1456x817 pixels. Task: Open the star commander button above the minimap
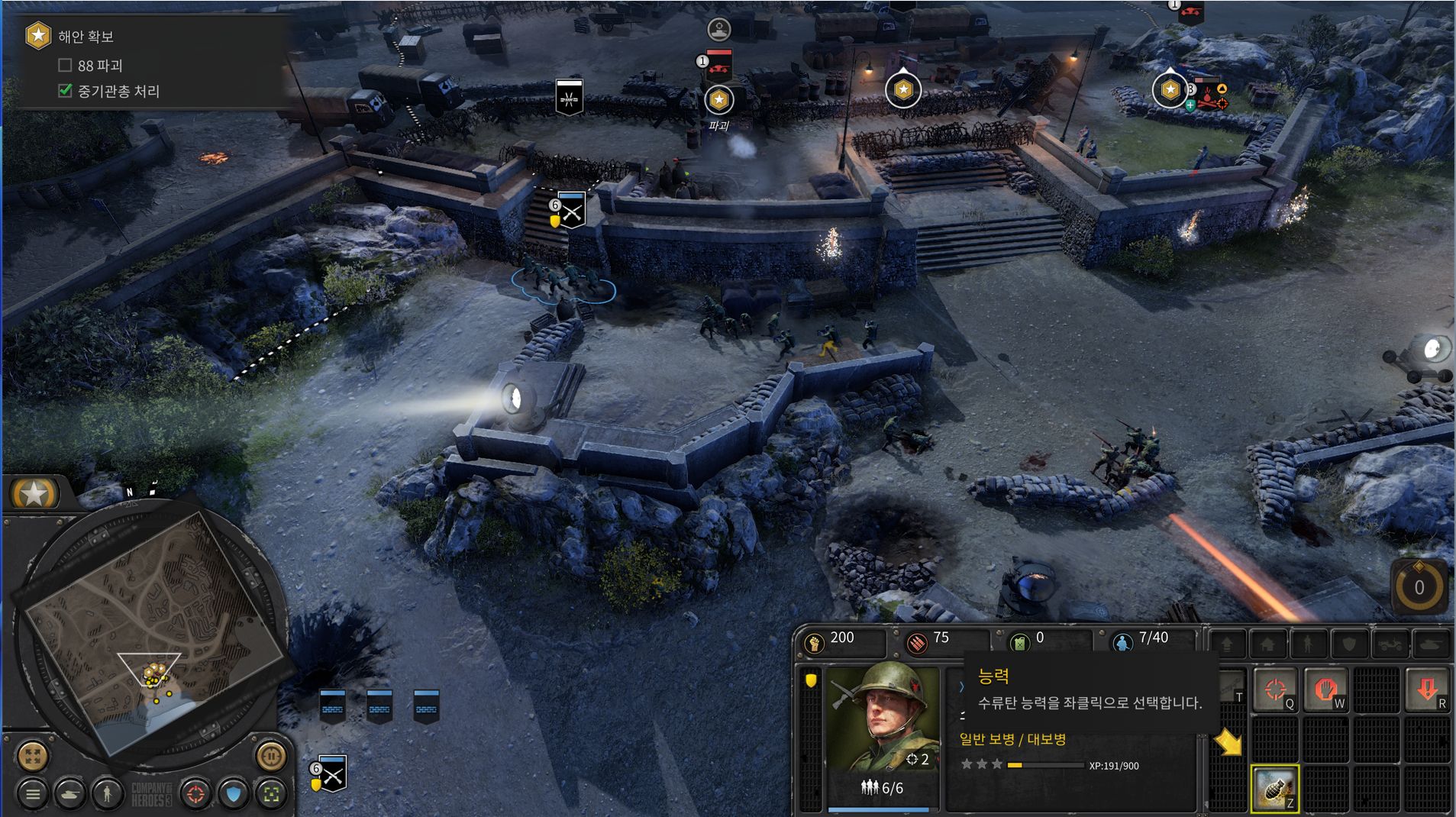(34, 494)
